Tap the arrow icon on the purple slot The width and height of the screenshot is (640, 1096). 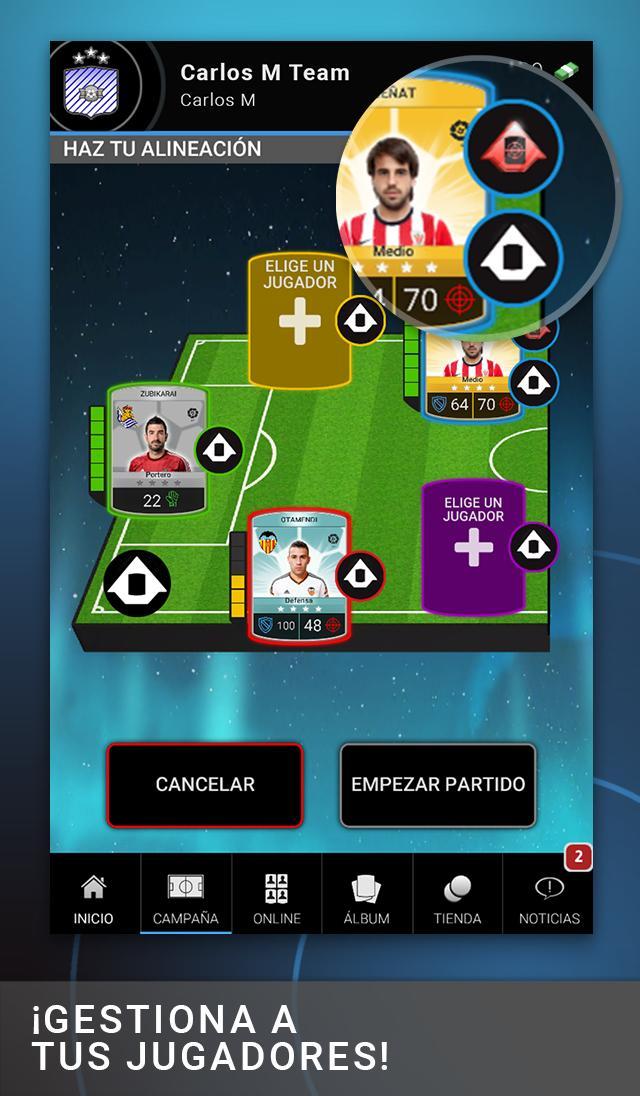coord(534,546)
